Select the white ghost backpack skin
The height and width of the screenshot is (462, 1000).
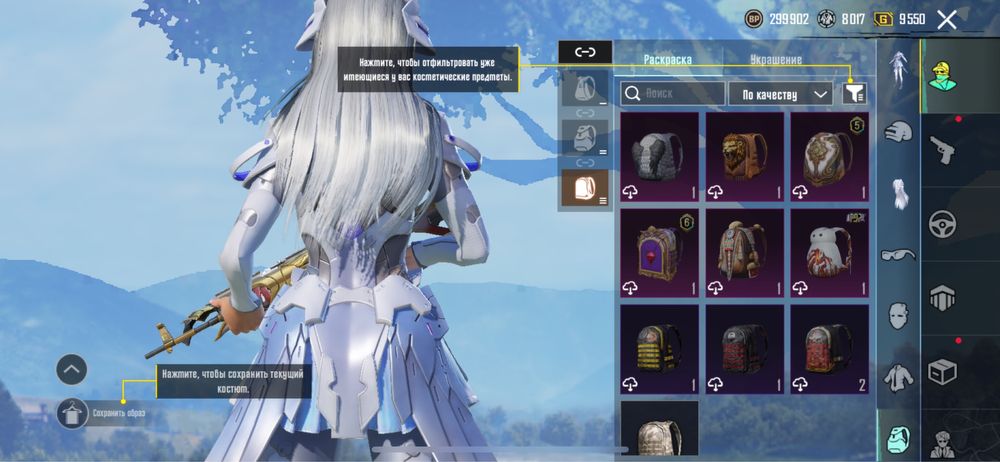(829, 252)
